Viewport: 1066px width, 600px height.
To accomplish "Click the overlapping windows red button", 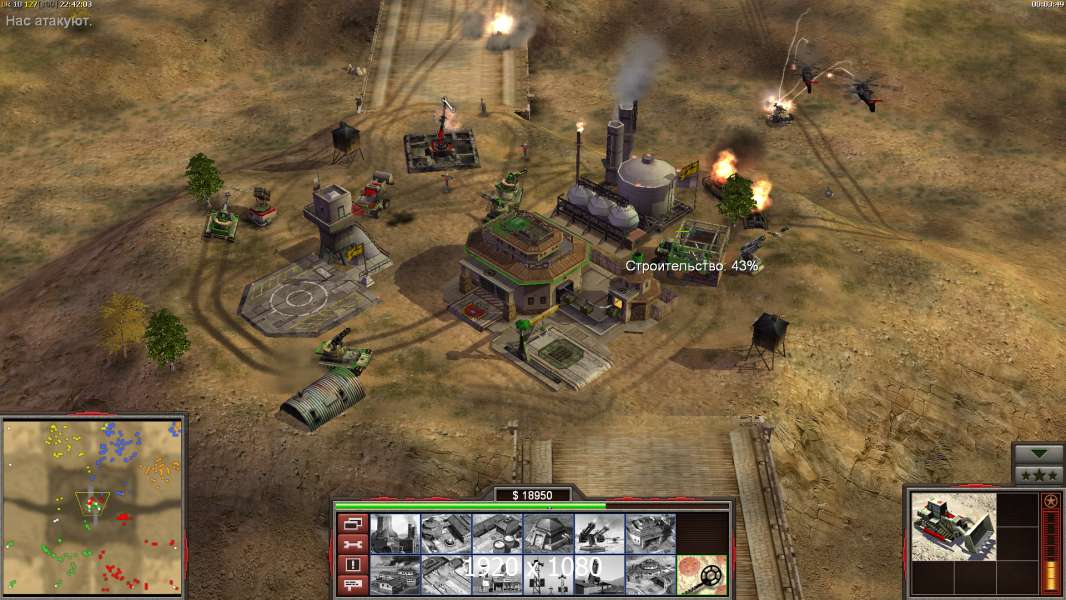I will click(351, 523).
